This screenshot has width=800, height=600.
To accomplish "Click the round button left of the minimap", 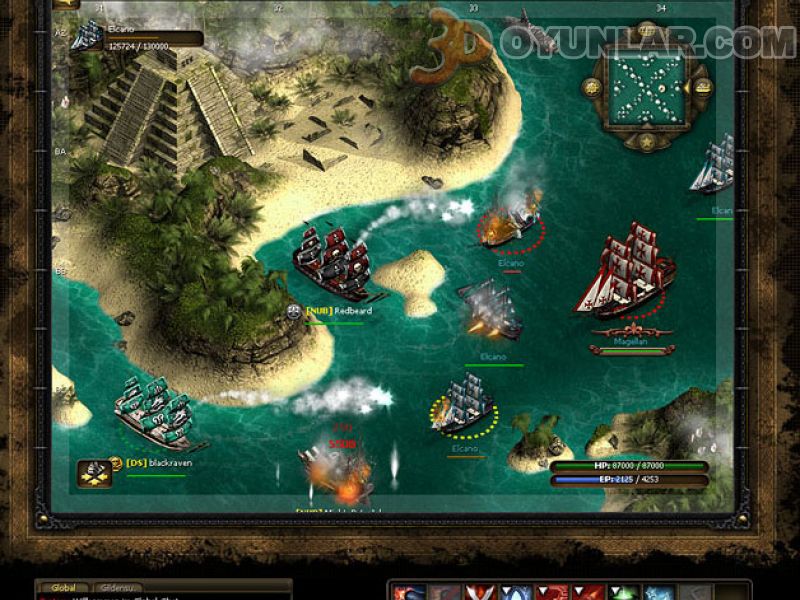I will (591, 86).
